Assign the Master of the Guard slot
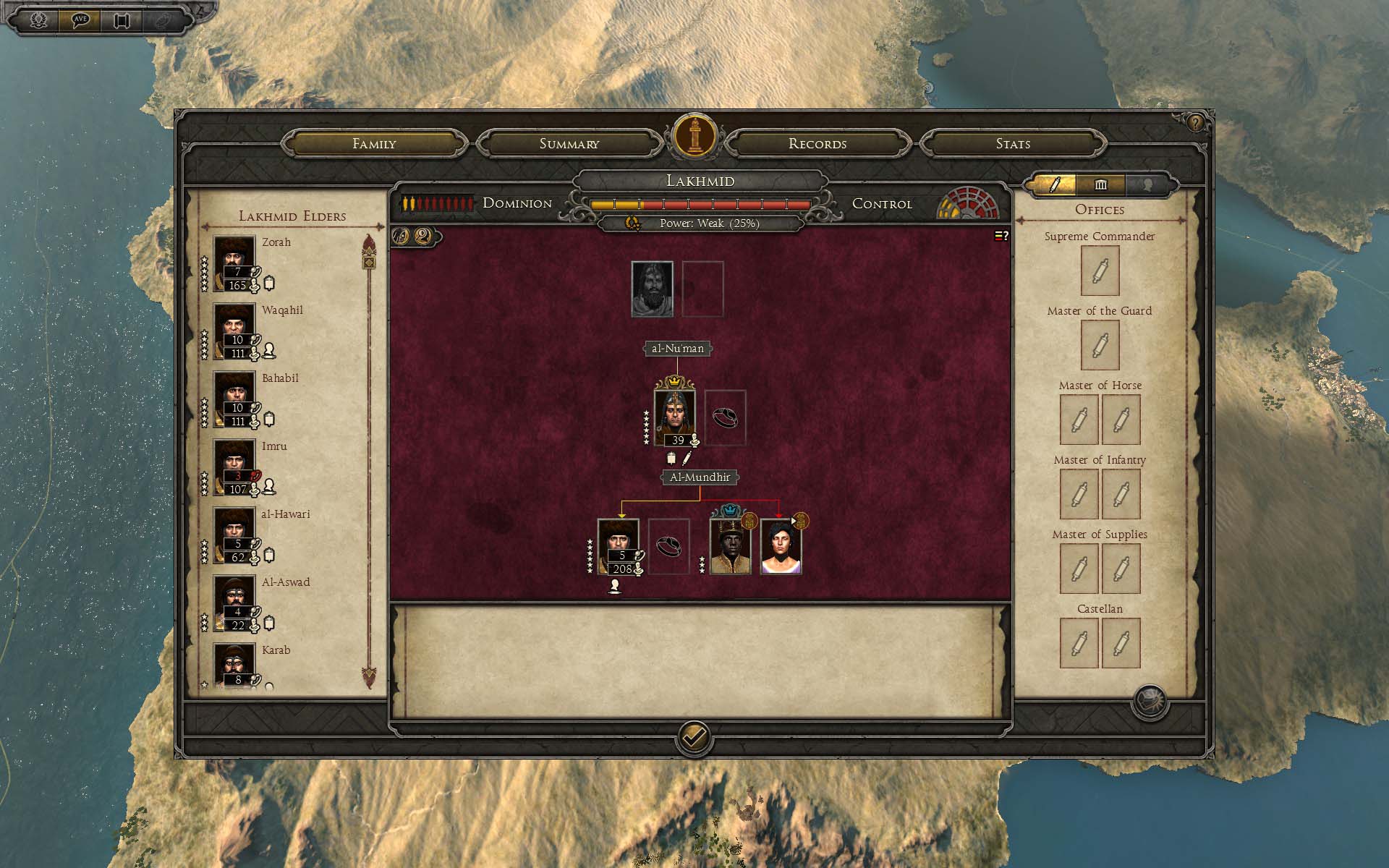 click(1100, 346)
